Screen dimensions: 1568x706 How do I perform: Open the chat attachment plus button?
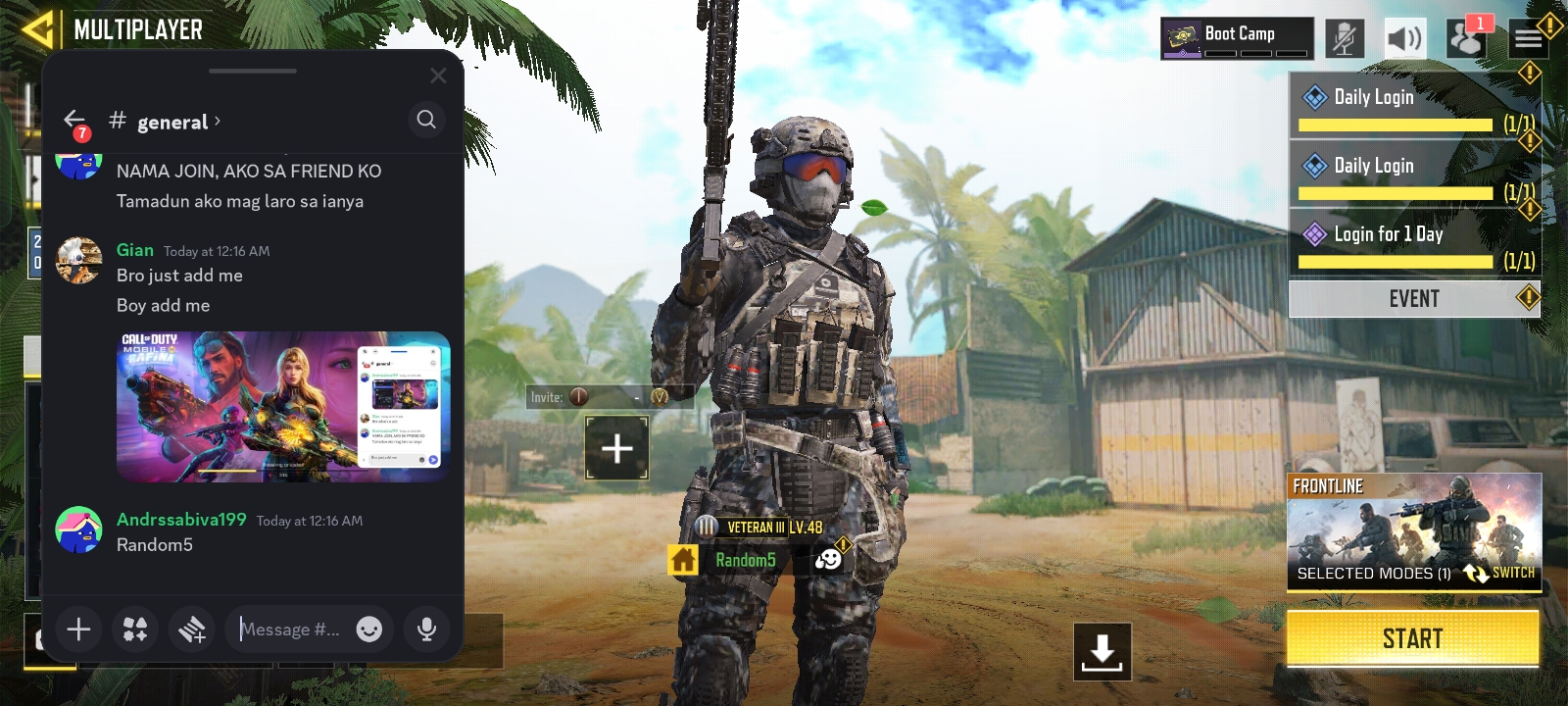78,630
